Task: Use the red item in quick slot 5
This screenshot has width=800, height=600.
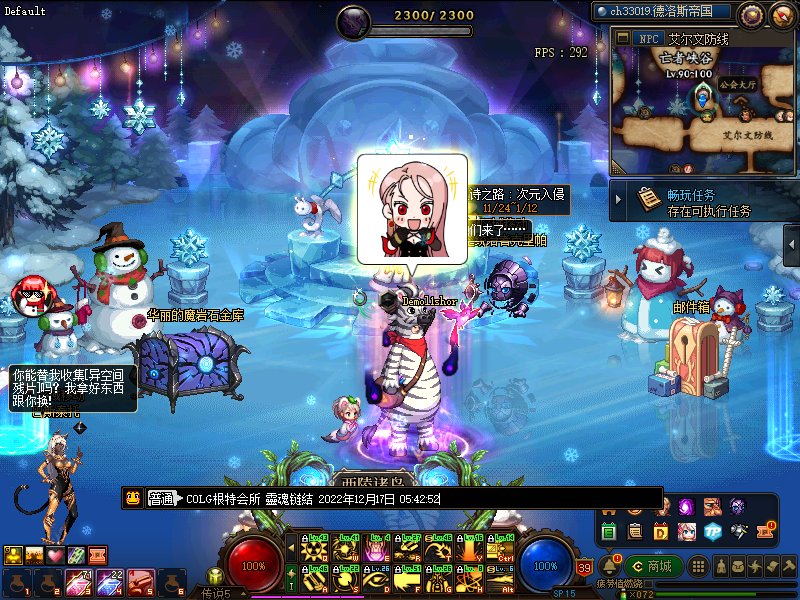Action: coord(140,581)
